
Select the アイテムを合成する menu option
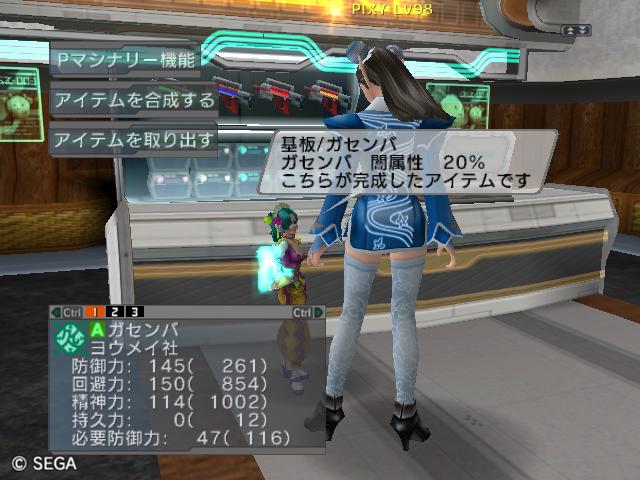133,100
